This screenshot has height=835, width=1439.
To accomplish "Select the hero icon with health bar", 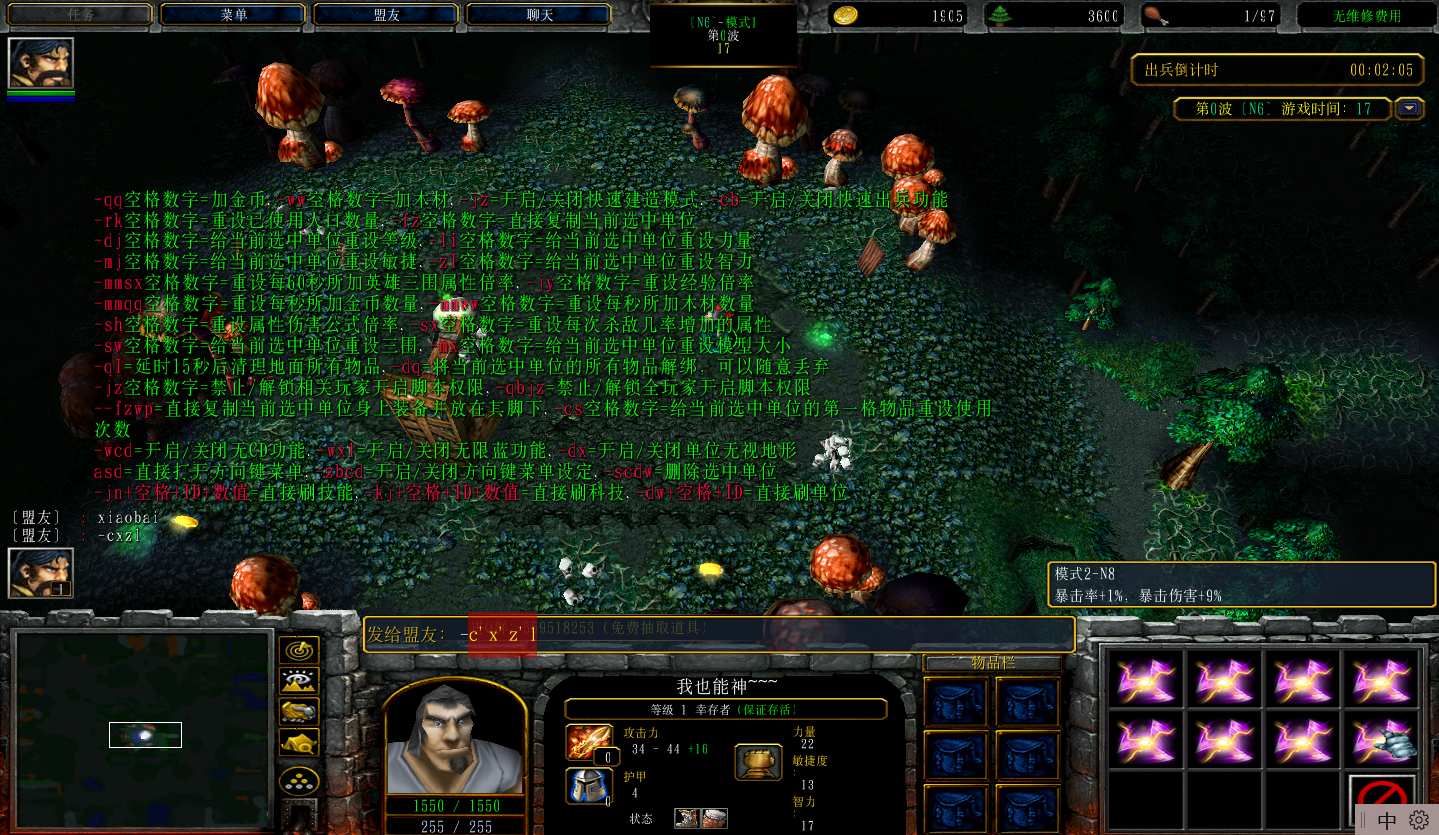I will coord(41,64).
